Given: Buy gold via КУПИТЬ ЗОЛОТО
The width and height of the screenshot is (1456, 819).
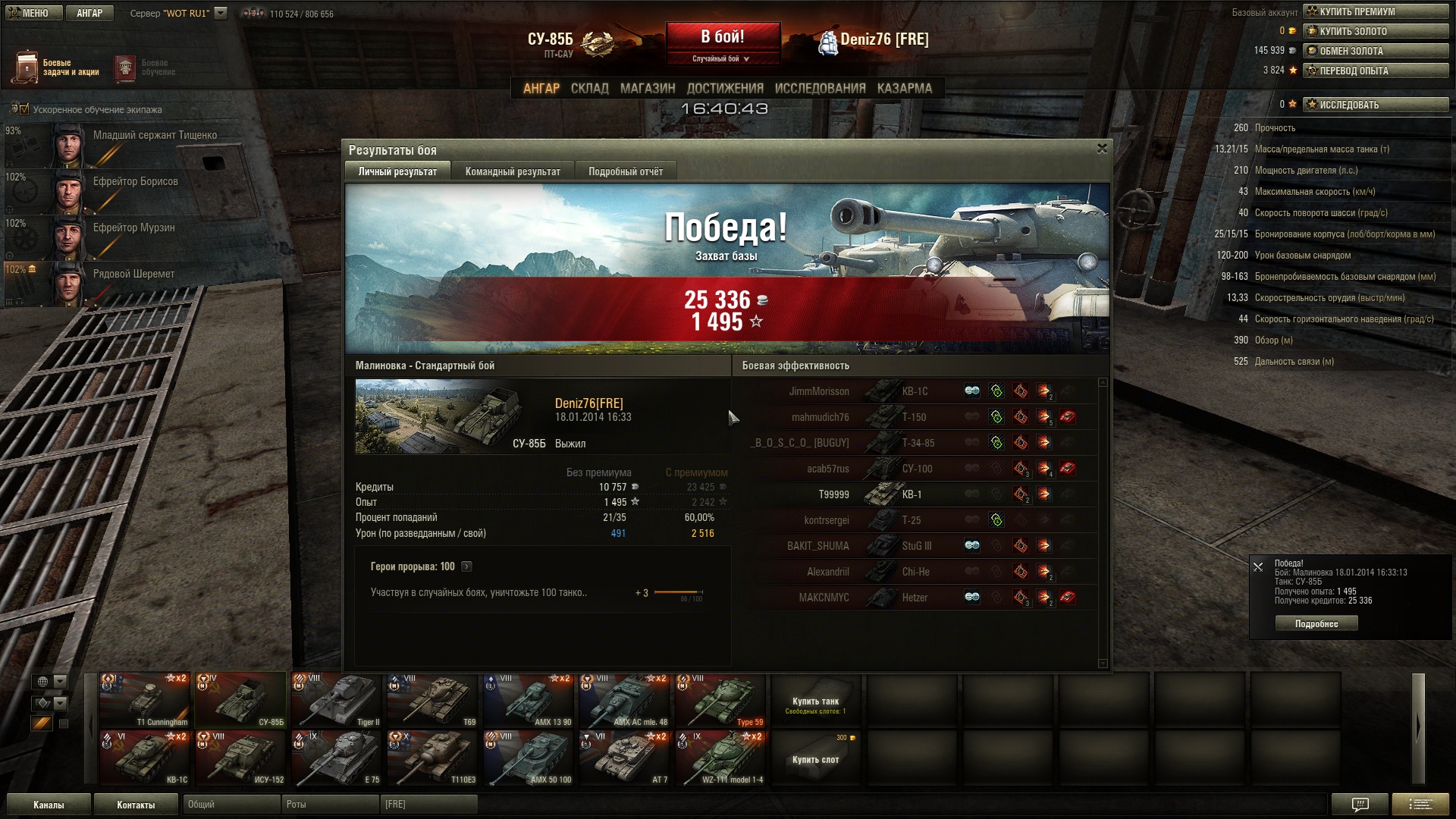Looking at the screenshot, I should [x=1376, y=31].
